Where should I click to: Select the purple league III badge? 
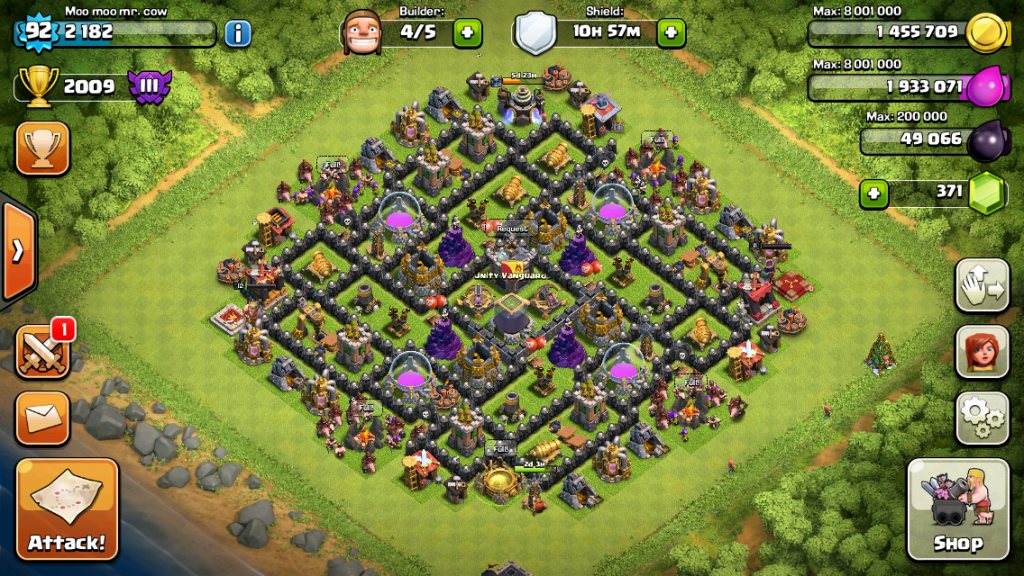[151, 85]
